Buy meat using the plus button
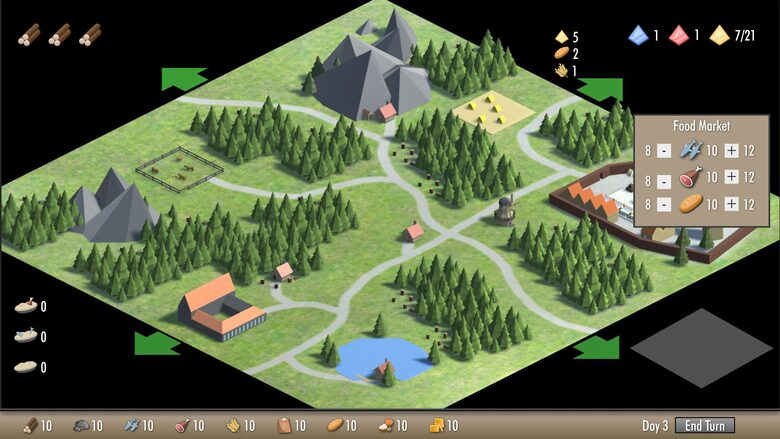 [x=731, y=177]
